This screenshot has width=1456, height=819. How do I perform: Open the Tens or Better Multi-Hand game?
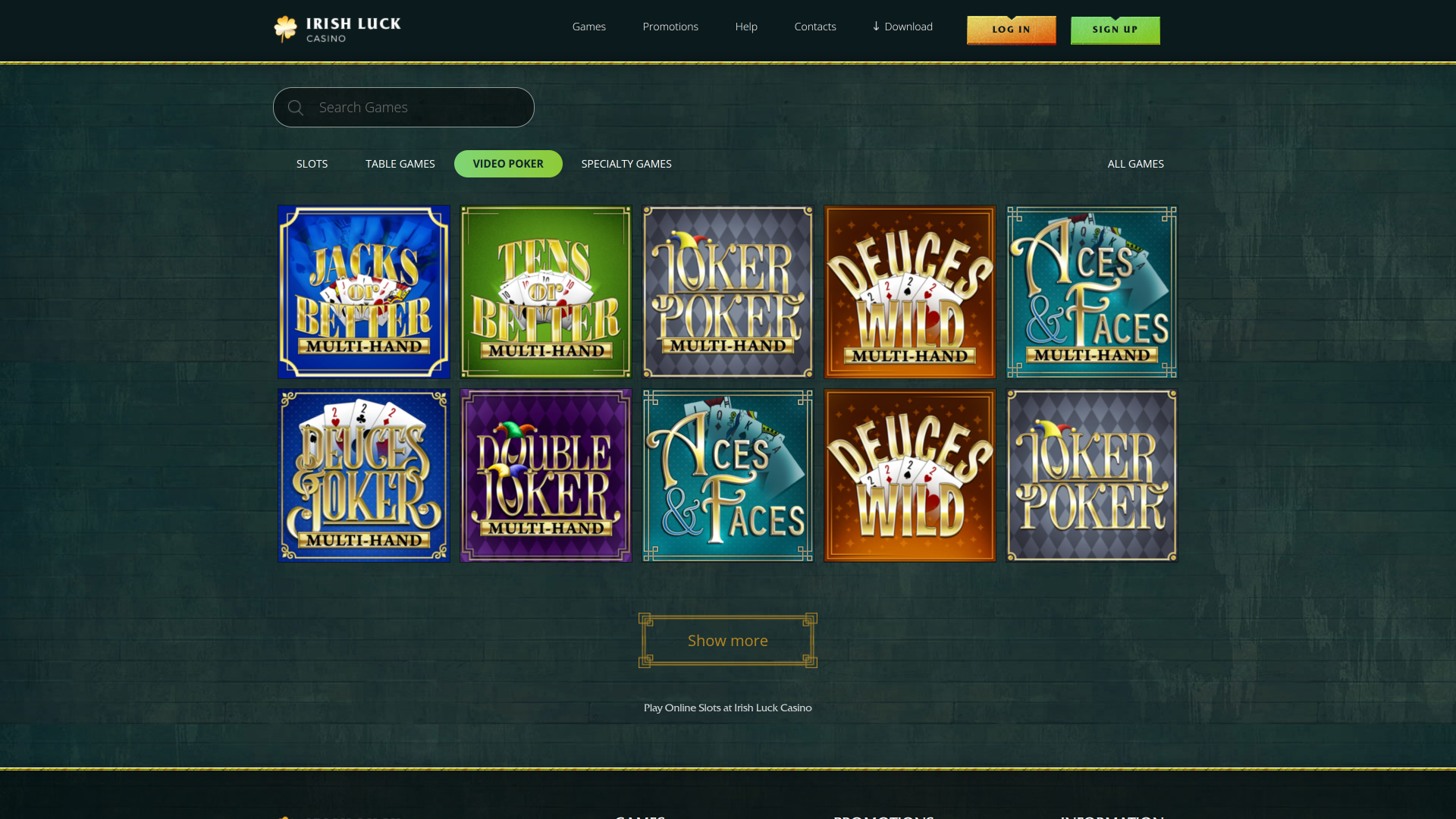(x=545, y=292)
